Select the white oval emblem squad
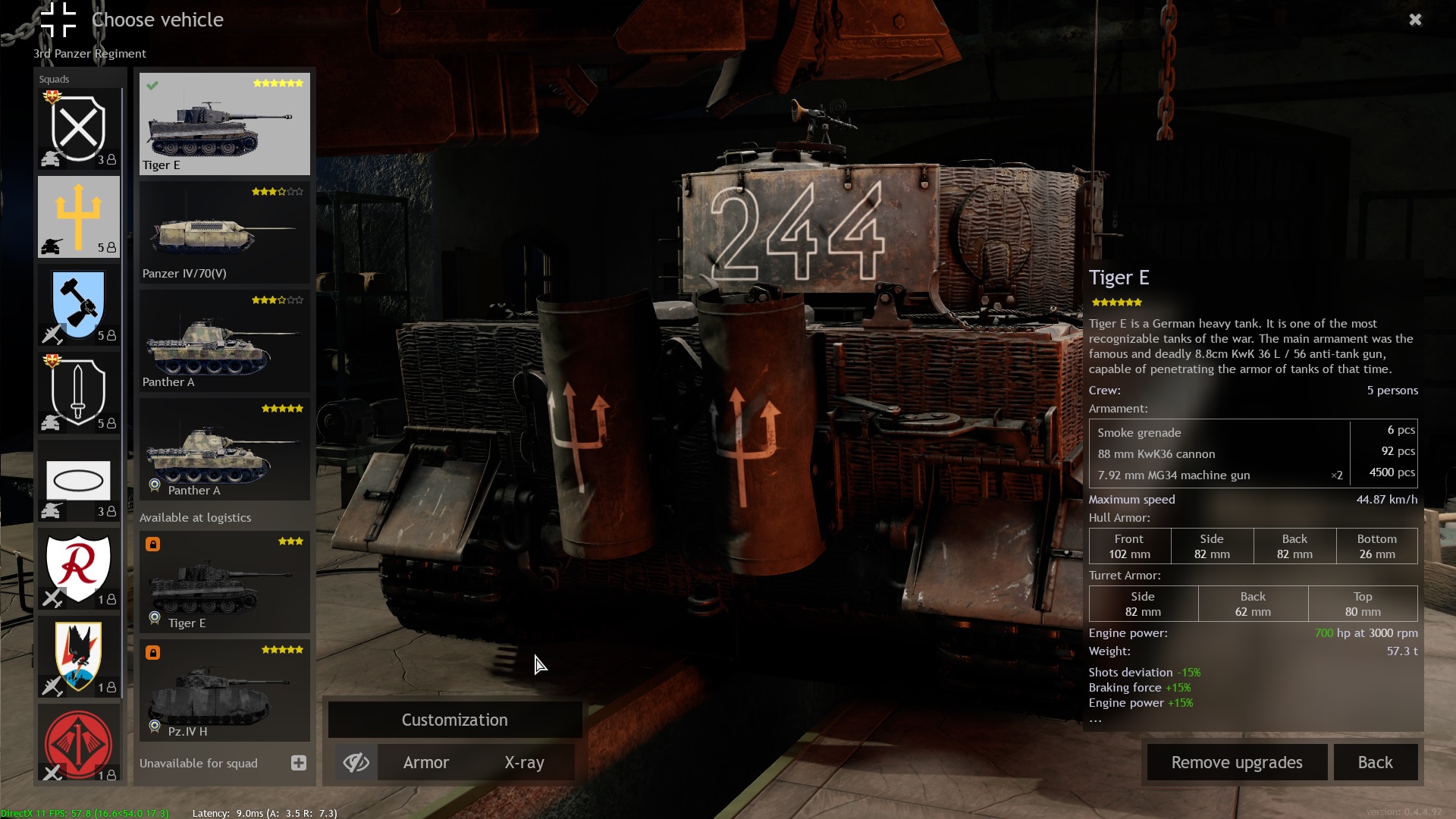 (x=79, y=481)
